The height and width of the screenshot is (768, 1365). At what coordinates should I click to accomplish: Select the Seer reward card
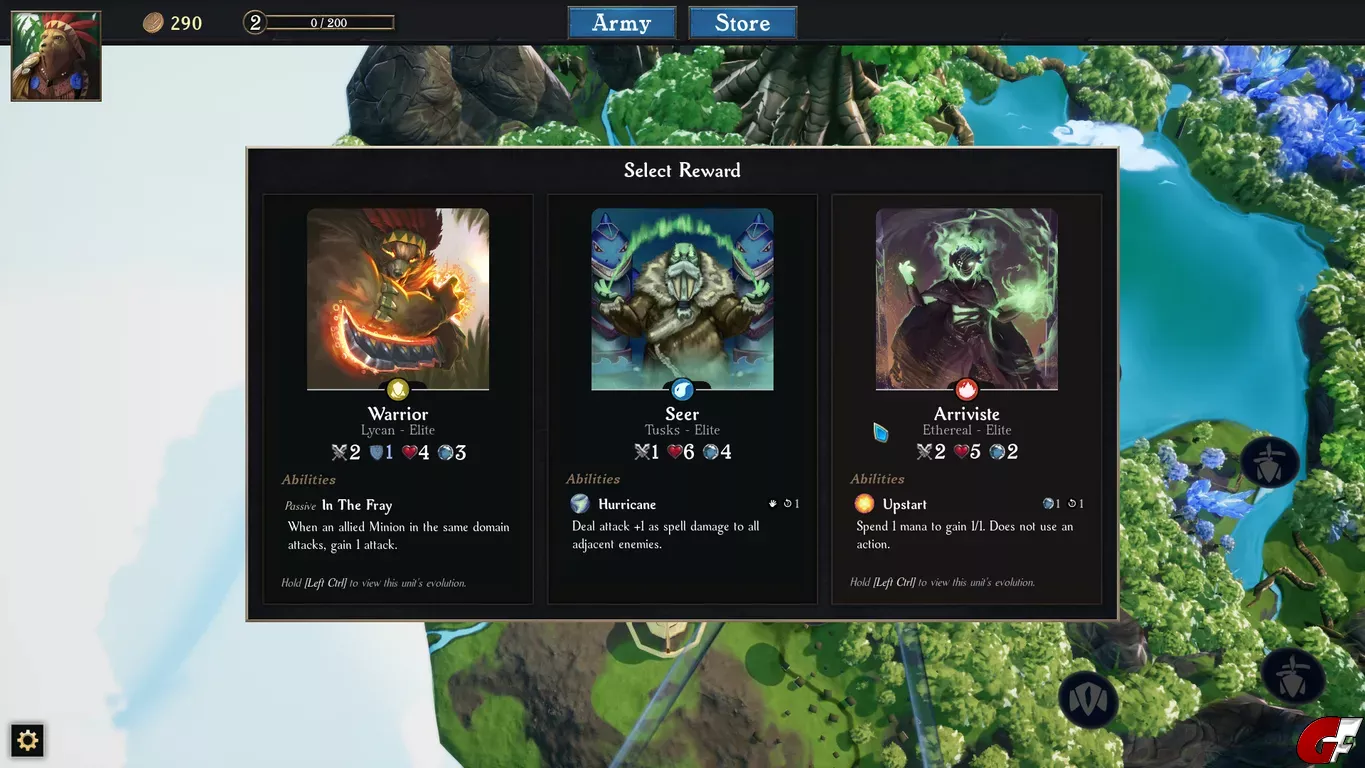[x=682, y=399]
